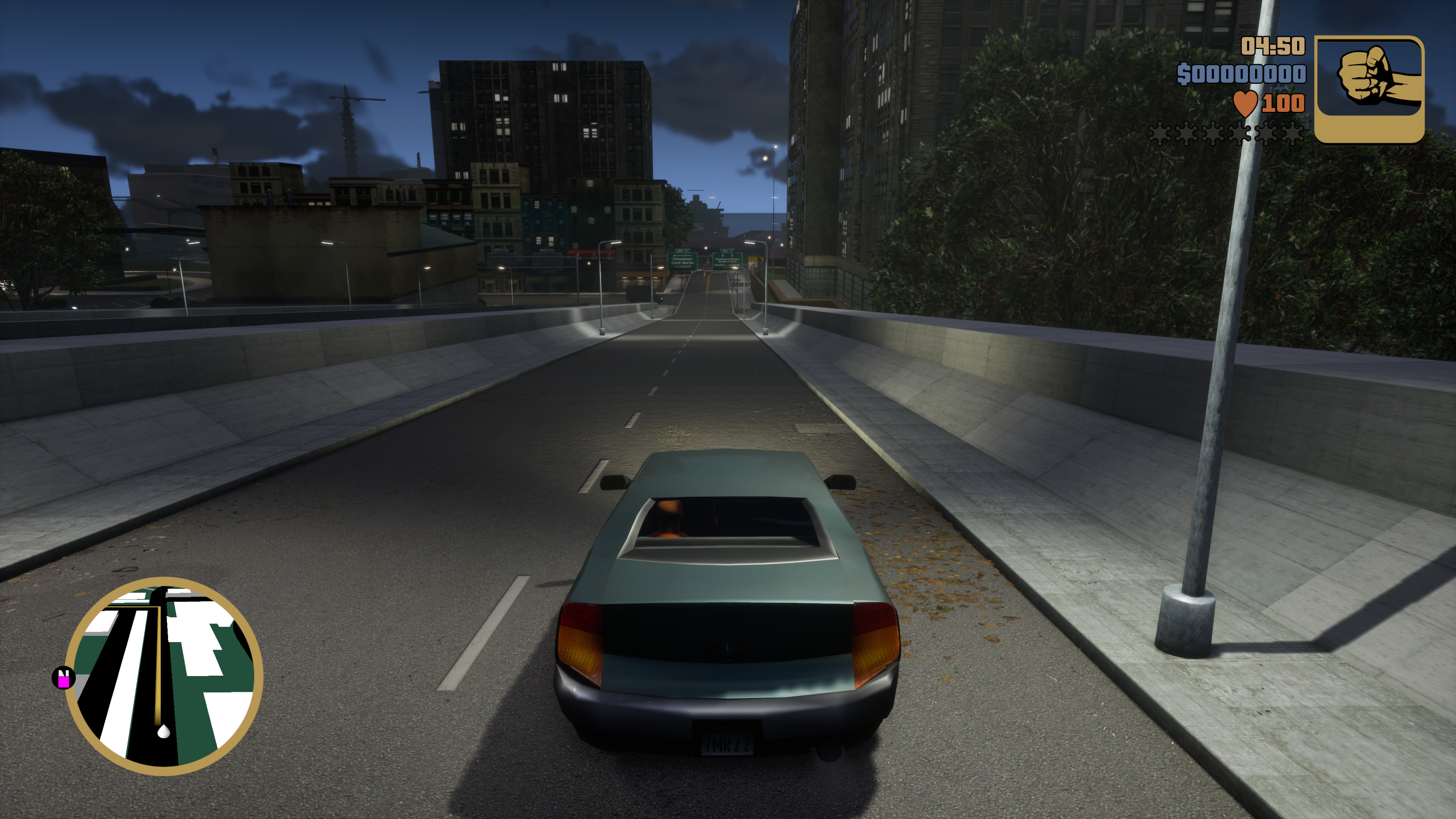Select the fist weapon icon
Screen dimensions: 1456x819
(x=1368, y=89)
